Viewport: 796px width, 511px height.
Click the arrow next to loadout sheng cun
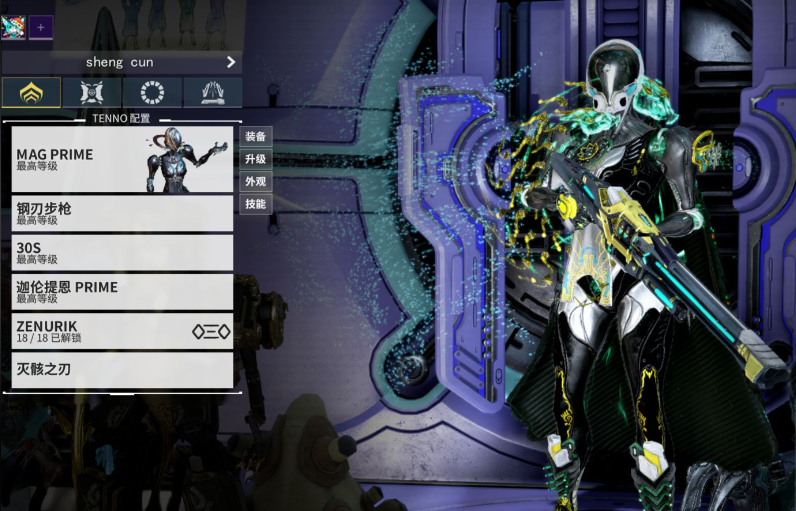point(231,62)
